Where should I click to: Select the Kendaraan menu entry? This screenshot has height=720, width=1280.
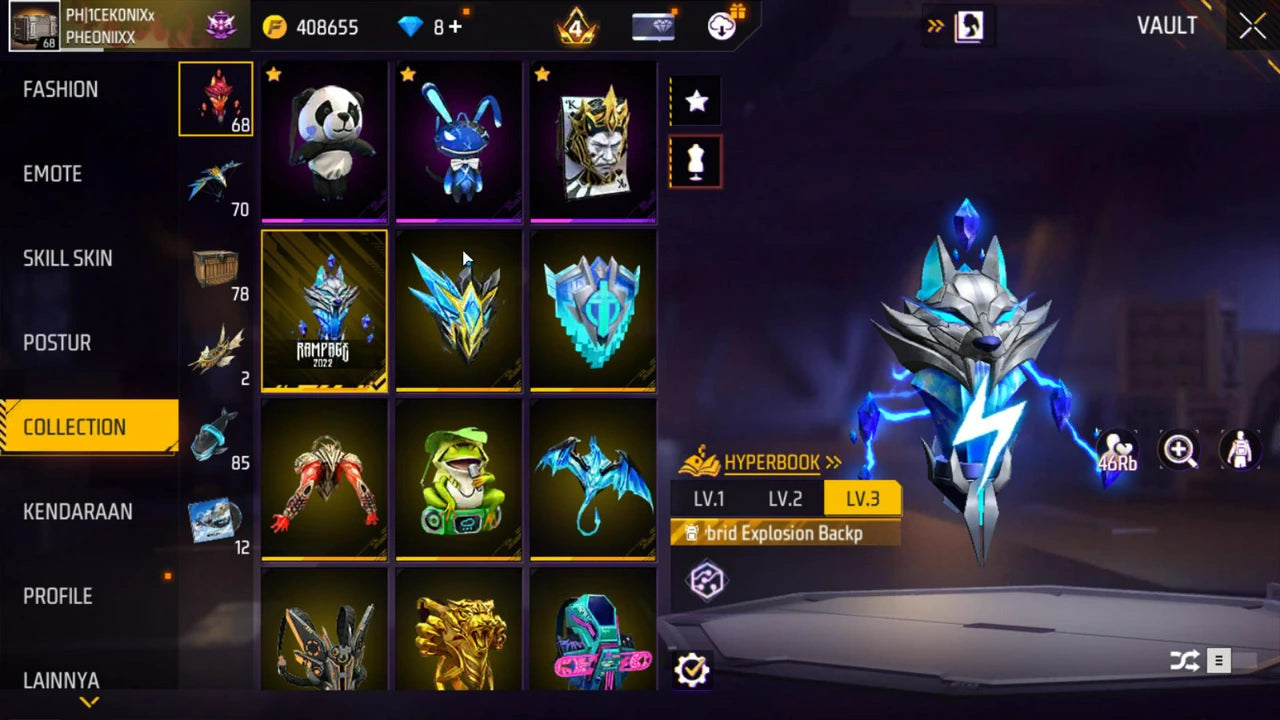[x=78, y=512]
